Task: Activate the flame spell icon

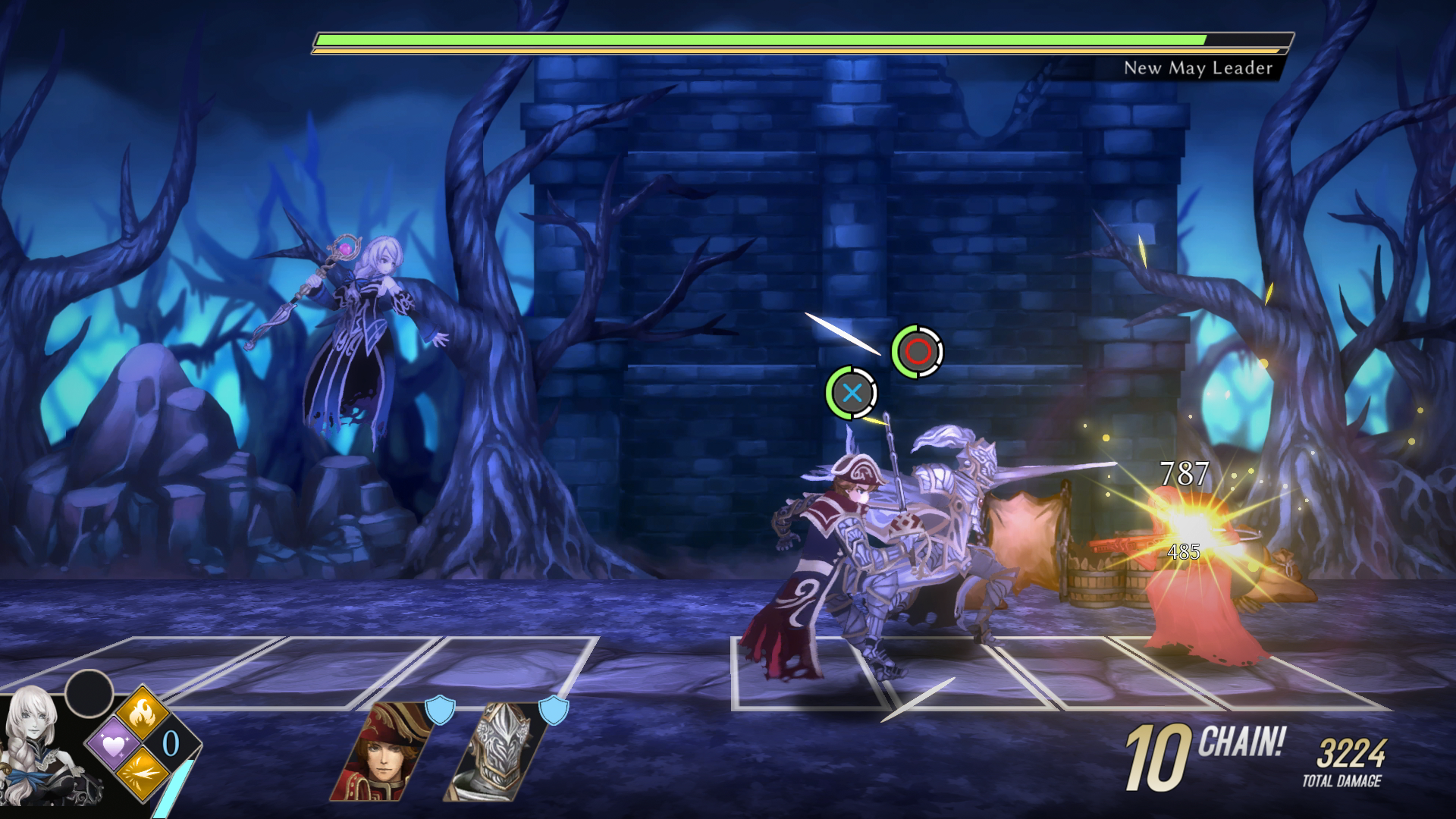Action: coord(142,713)
